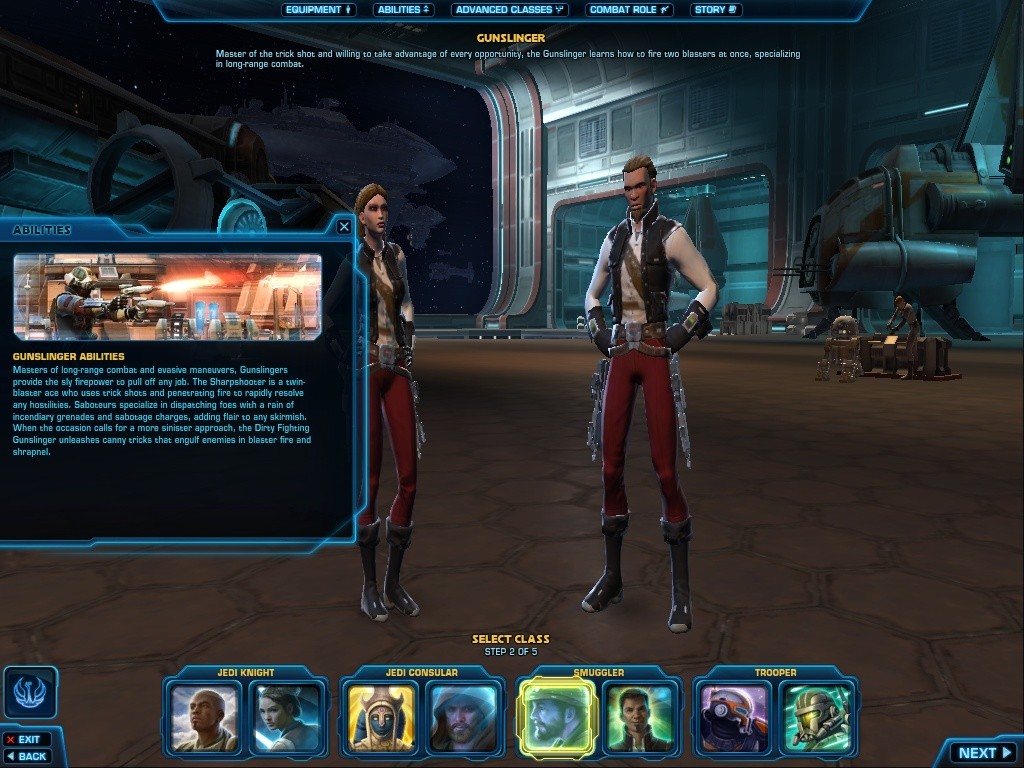Open the Story tab
The height and width of the screenshot is (768, 1024).
click(715, 10)
